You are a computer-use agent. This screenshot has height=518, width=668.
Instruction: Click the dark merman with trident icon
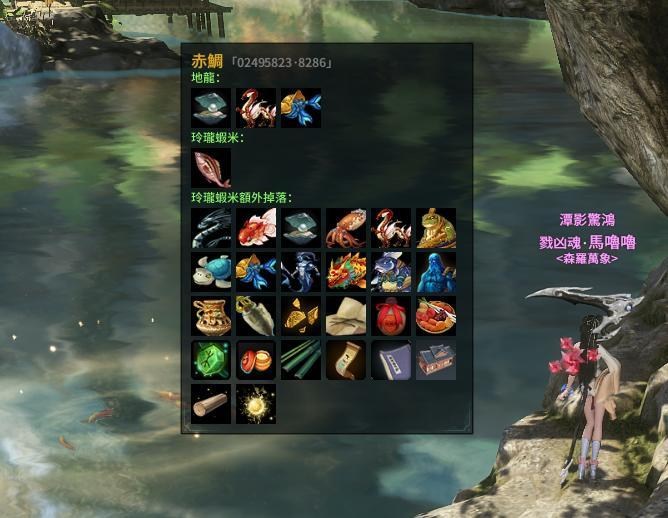[301, 272]
